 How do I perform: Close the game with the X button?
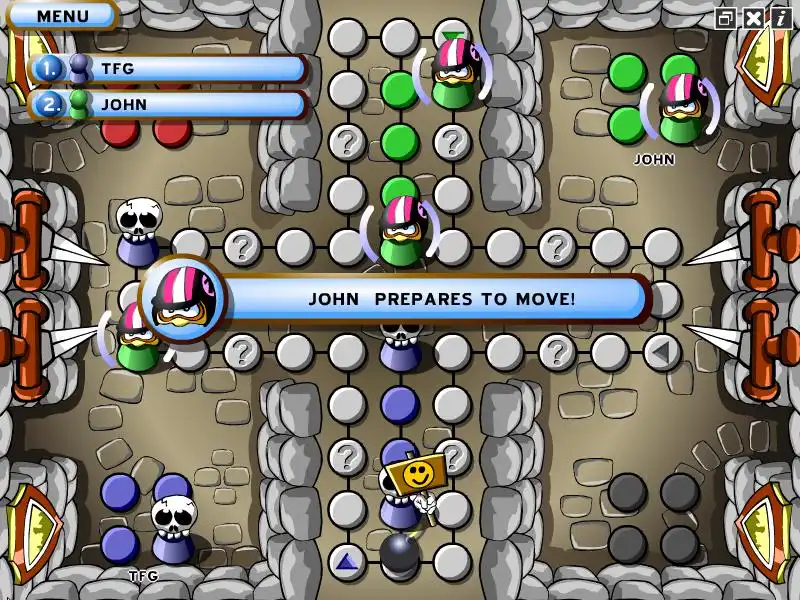[x=753, y=18]
